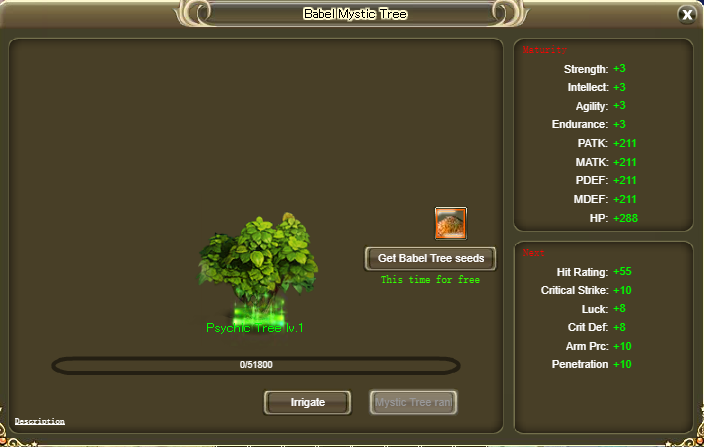Select the Babel Tree seed icon
The width and height of the screenshot is (704, 447).
coord(451,223)
